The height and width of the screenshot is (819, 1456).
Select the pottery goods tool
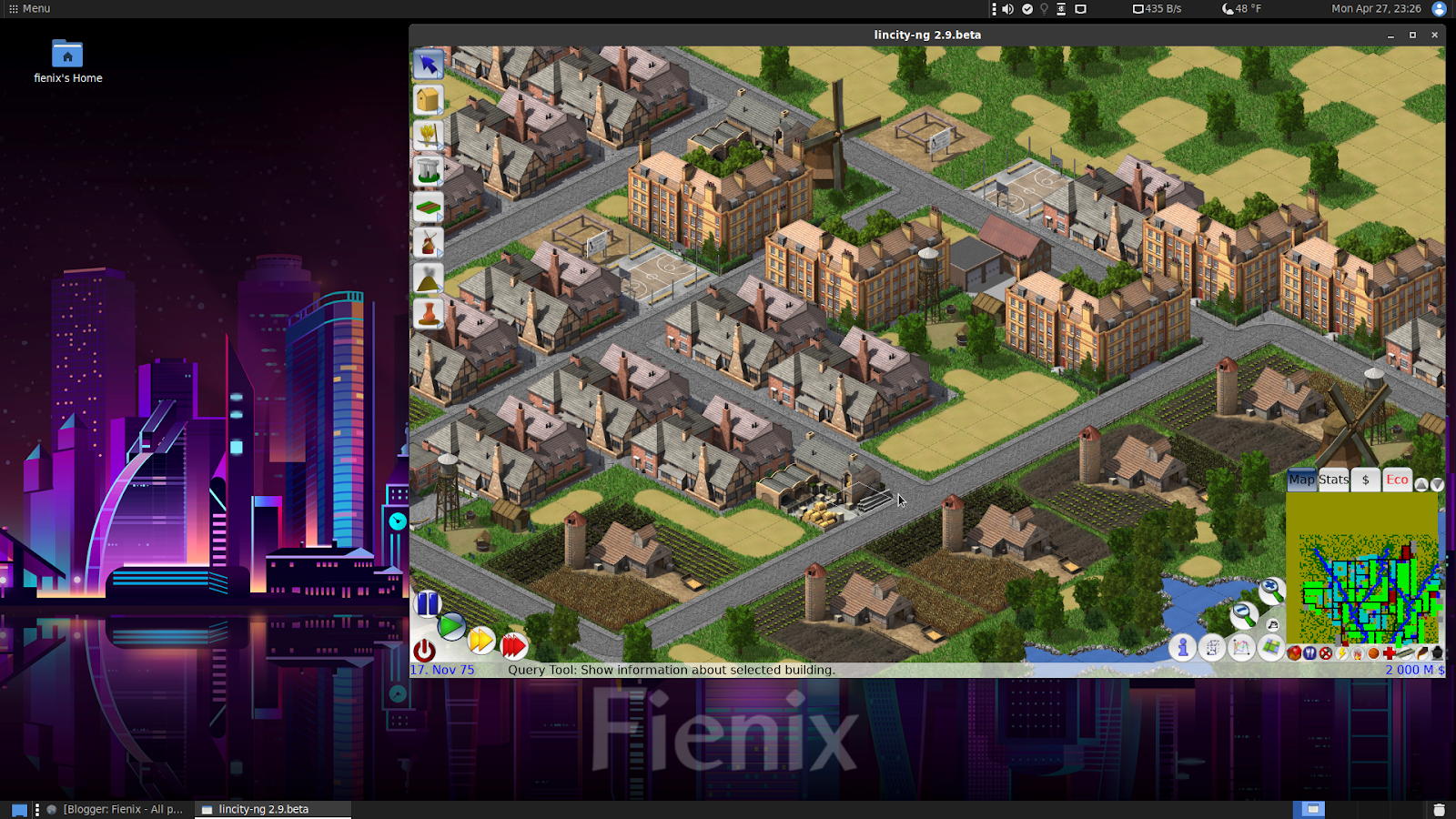point(428,313)
